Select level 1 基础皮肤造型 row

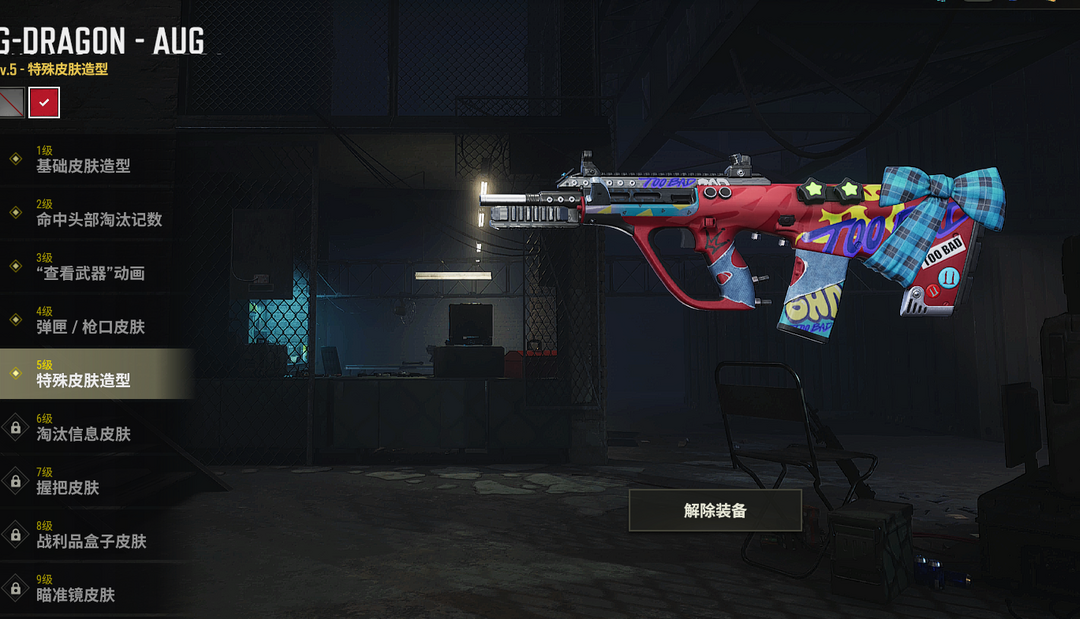pos(84,160)
